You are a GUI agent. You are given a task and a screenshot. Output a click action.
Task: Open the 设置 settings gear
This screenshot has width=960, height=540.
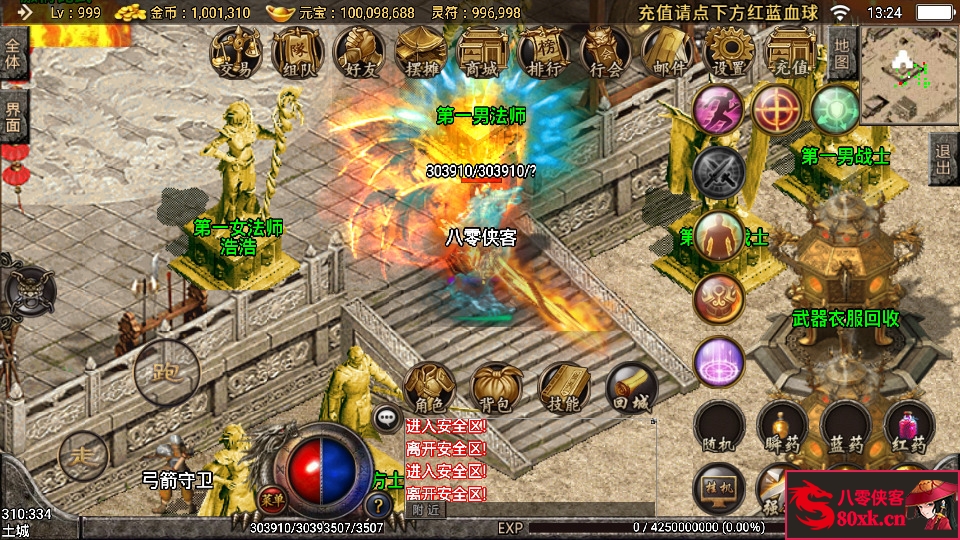(729, 52)
